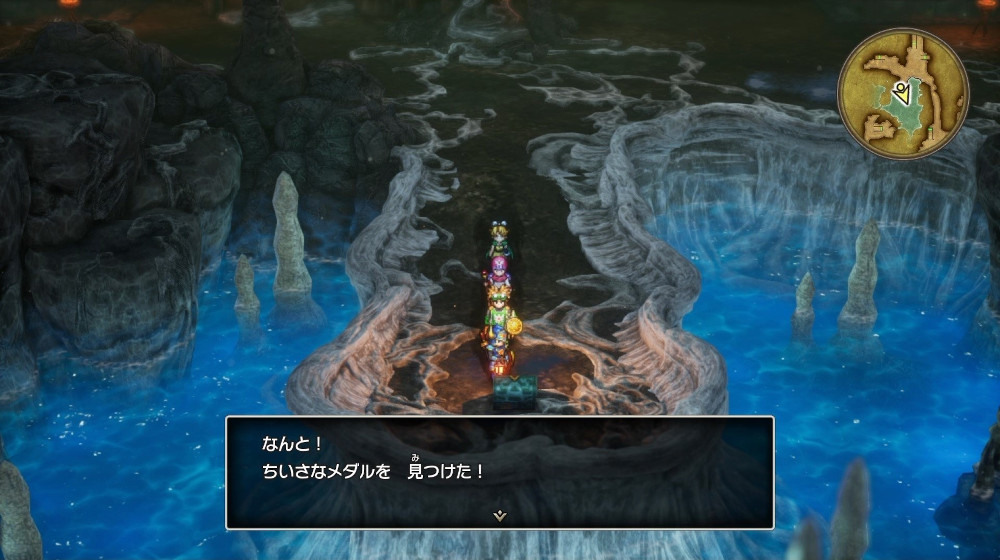Advance the dialogue with the arrow indicator

tap(499, 515)
